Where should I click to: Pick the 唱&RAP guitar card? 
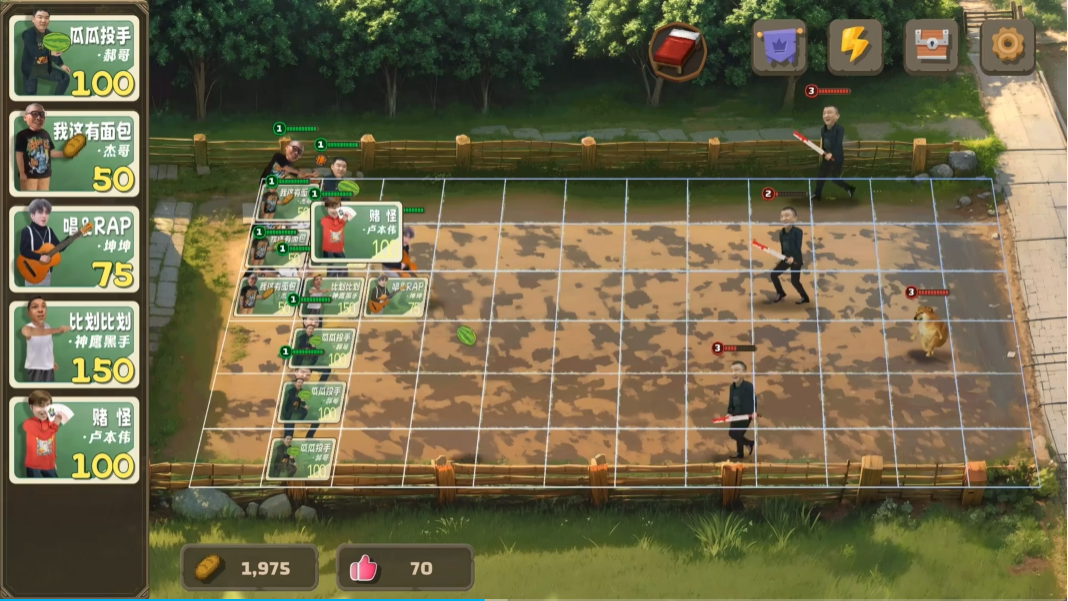tap(75, 249)
